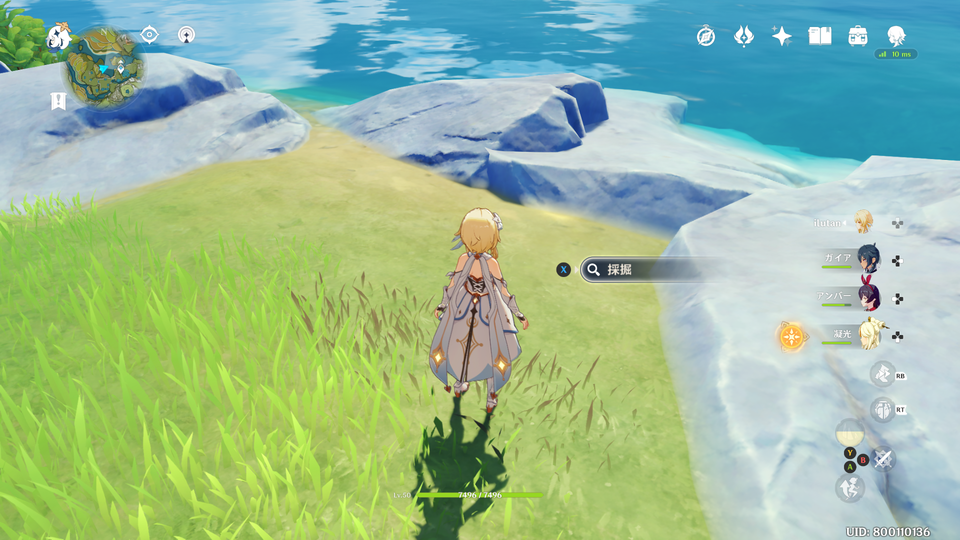Image resolution: width=960 pixels, height=540 pixels.
Task: Switch to party member アンバー
Action: 867,297
